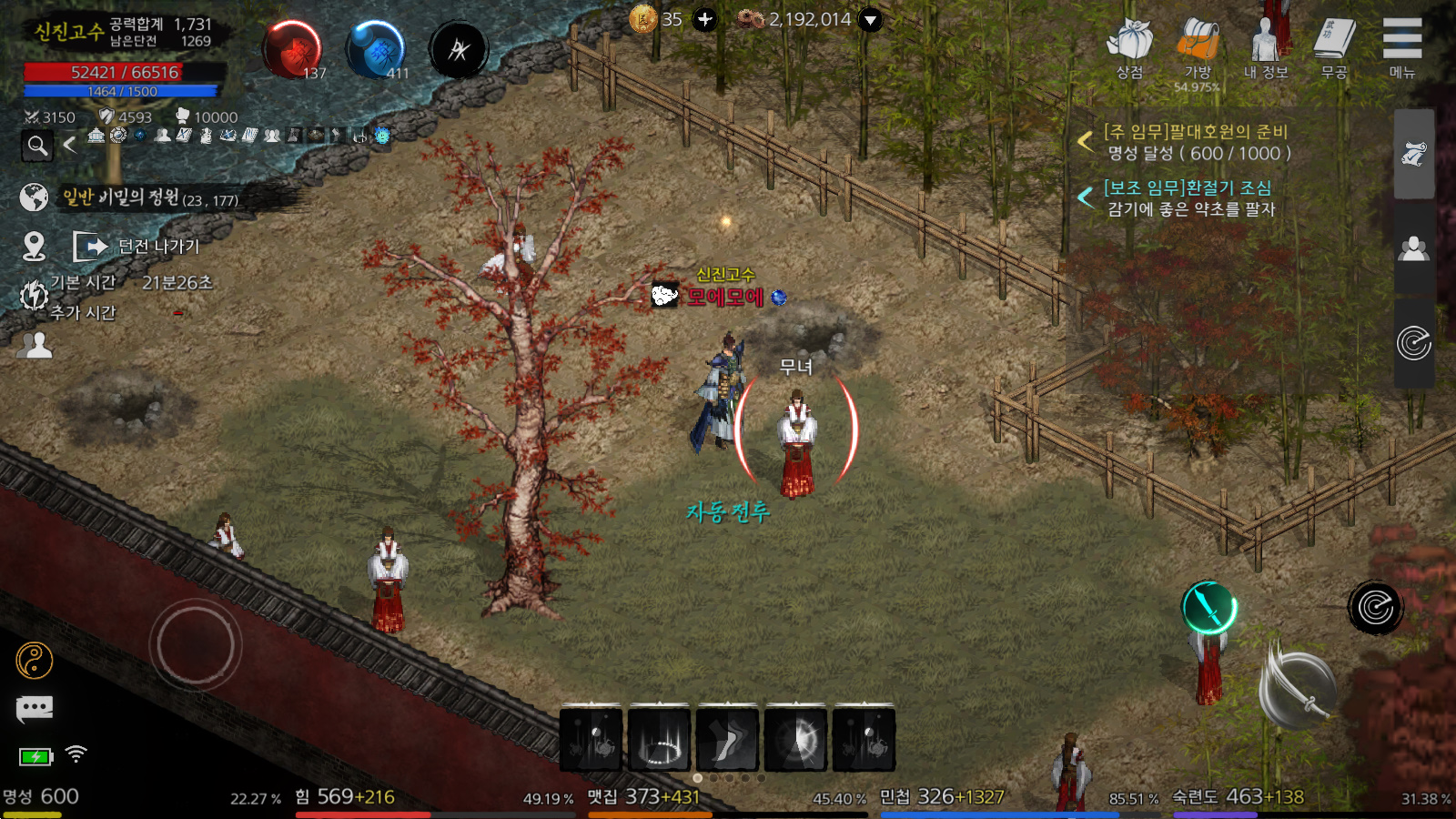
Task: Perform the main sword attack
Action: 1299,689
